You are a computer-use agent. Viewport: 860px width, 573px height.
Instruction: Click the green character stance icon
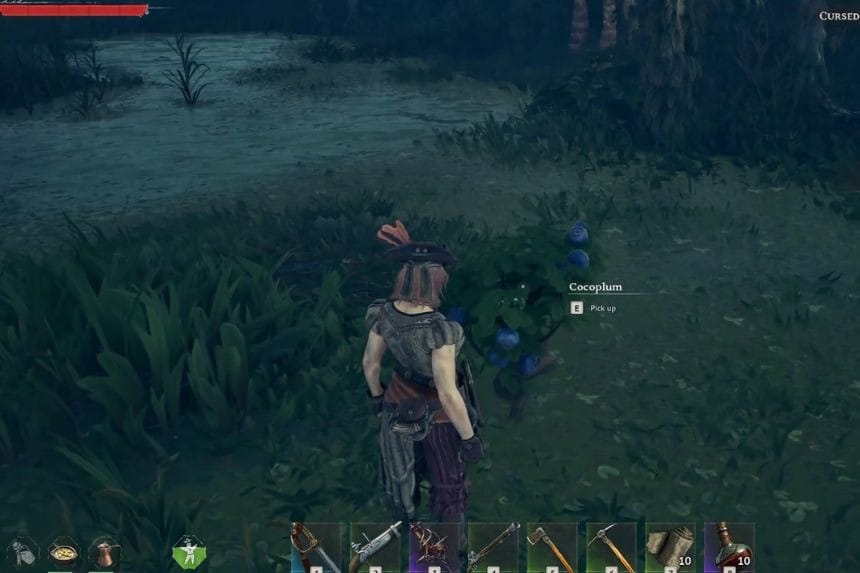(x=188, y=552)
